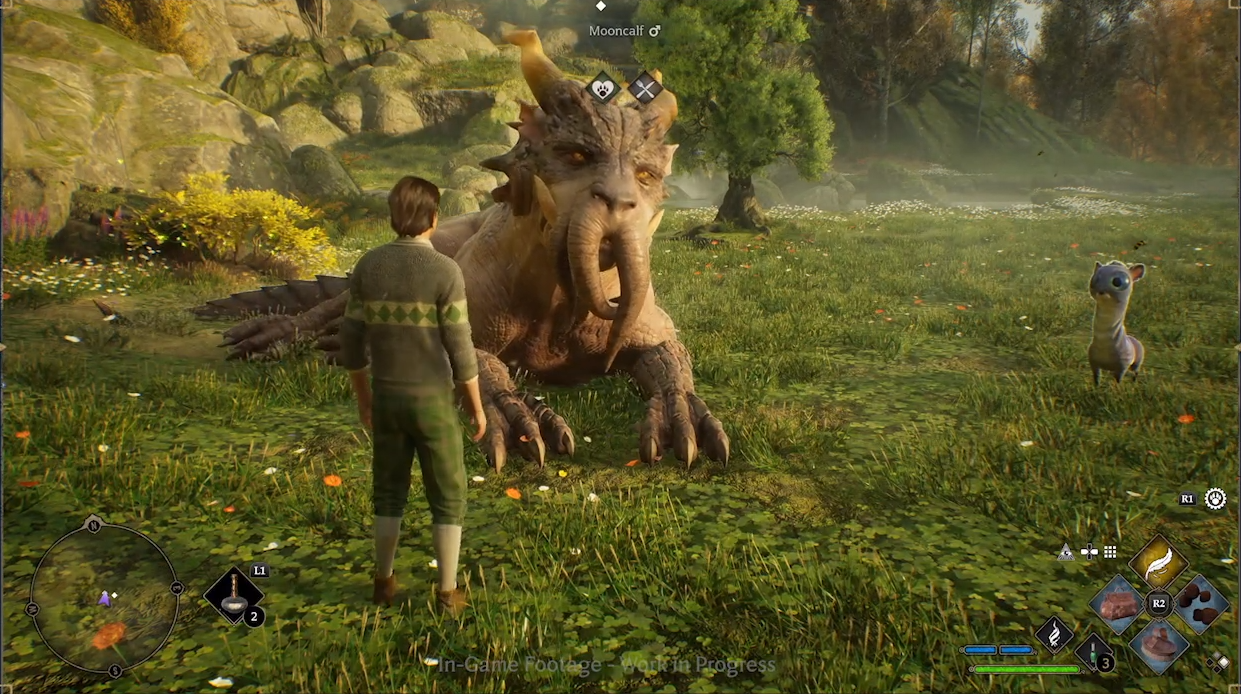Activate the white flame ability diamond

1054,633
